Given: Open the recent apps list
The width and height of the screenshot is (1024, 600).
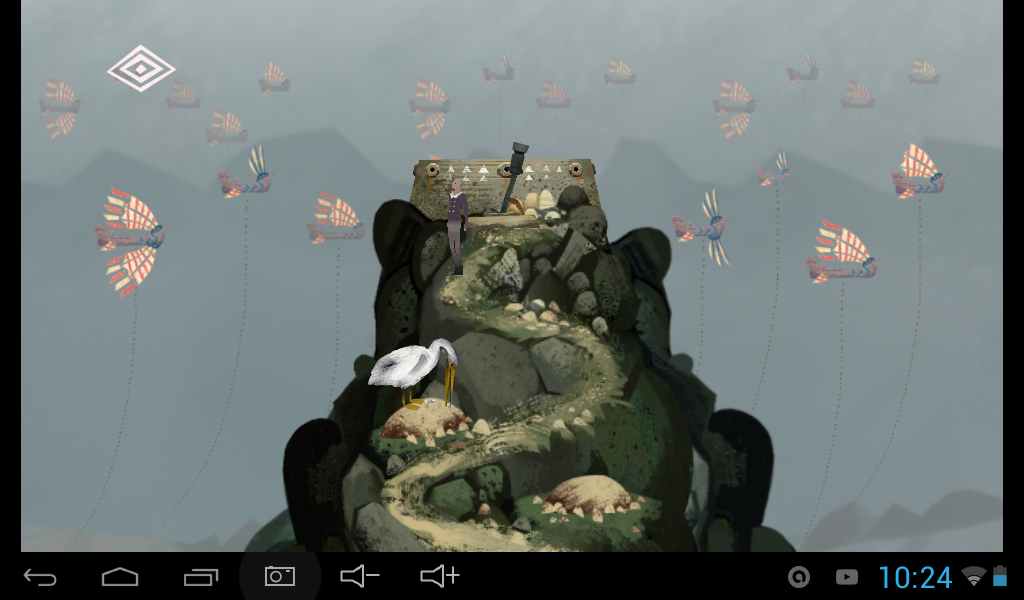Looking at the screenshot, I should point(200,576).
